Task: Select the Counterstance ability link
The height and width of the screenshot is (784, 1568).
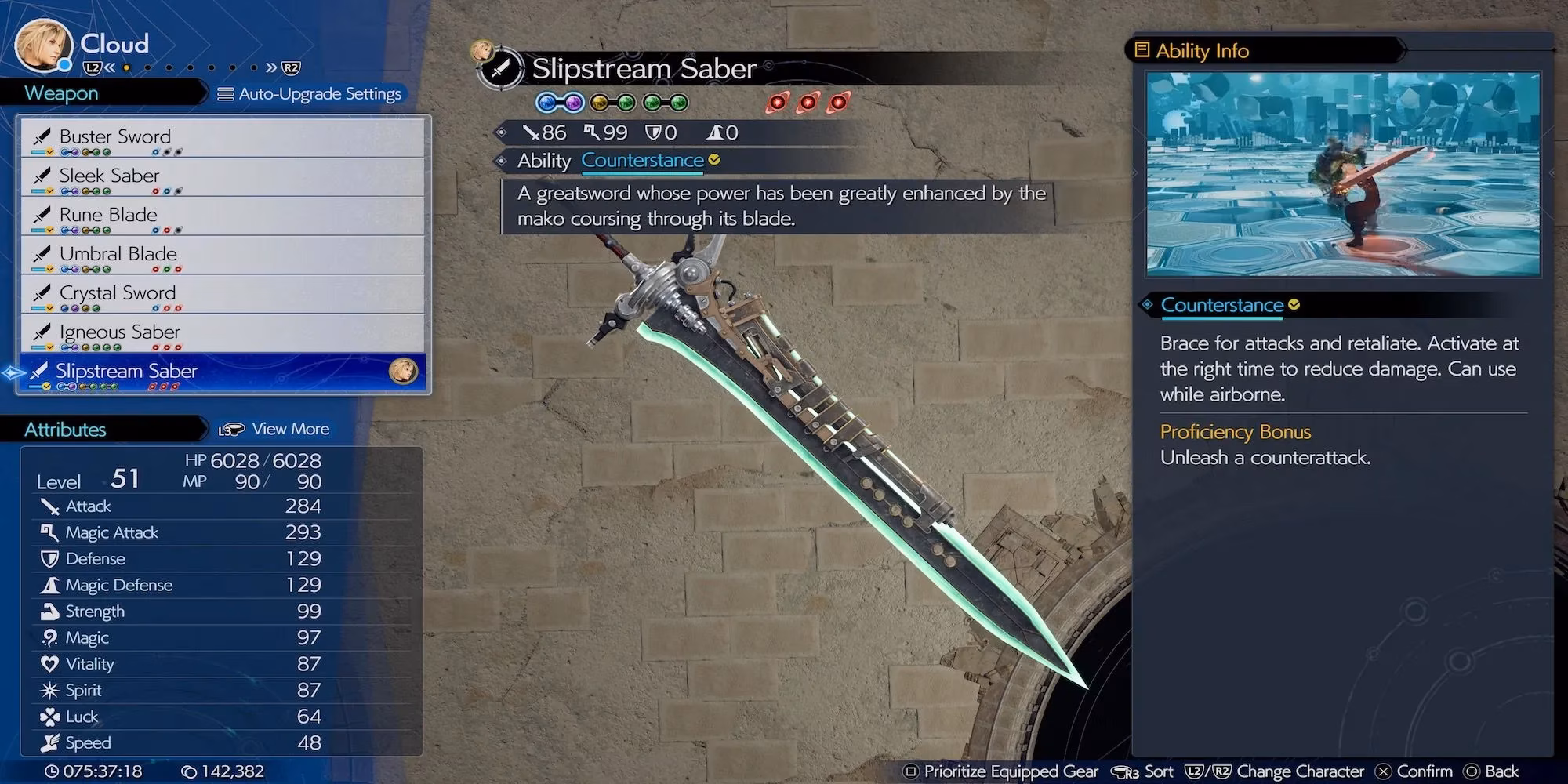Action: [642, 161]
